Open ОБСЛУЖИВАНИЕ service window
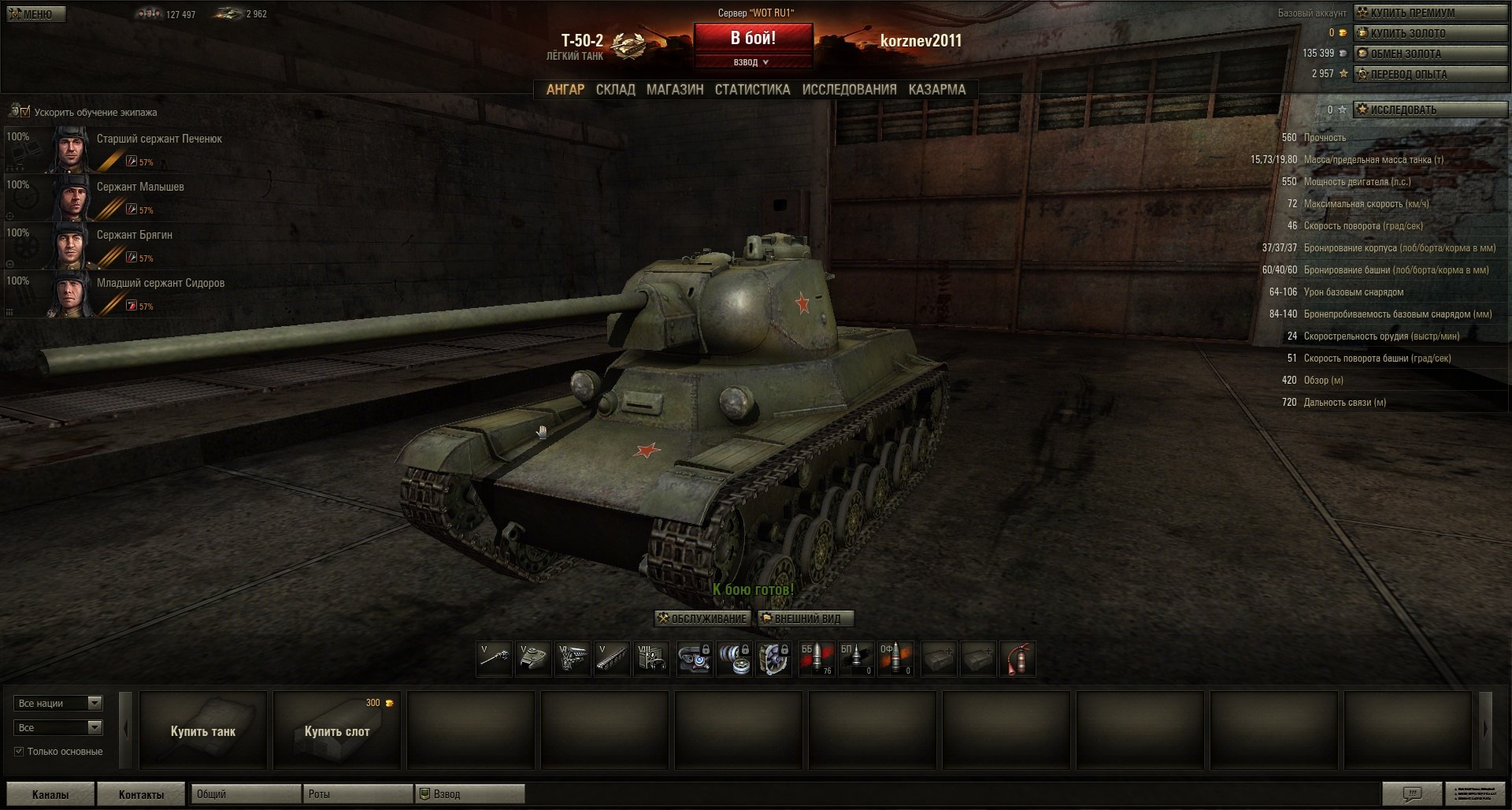The width and height of the screenshot is (1512, 810). [702, 619]
